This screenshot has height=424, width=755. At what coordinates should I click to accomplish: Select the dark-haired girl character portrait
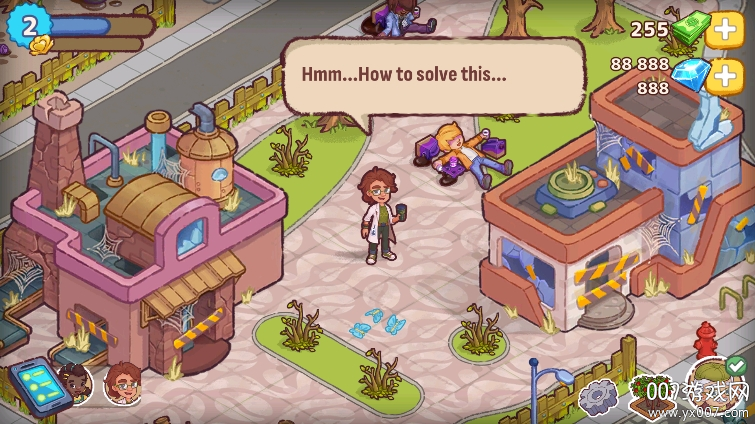[x=75, y=381]
